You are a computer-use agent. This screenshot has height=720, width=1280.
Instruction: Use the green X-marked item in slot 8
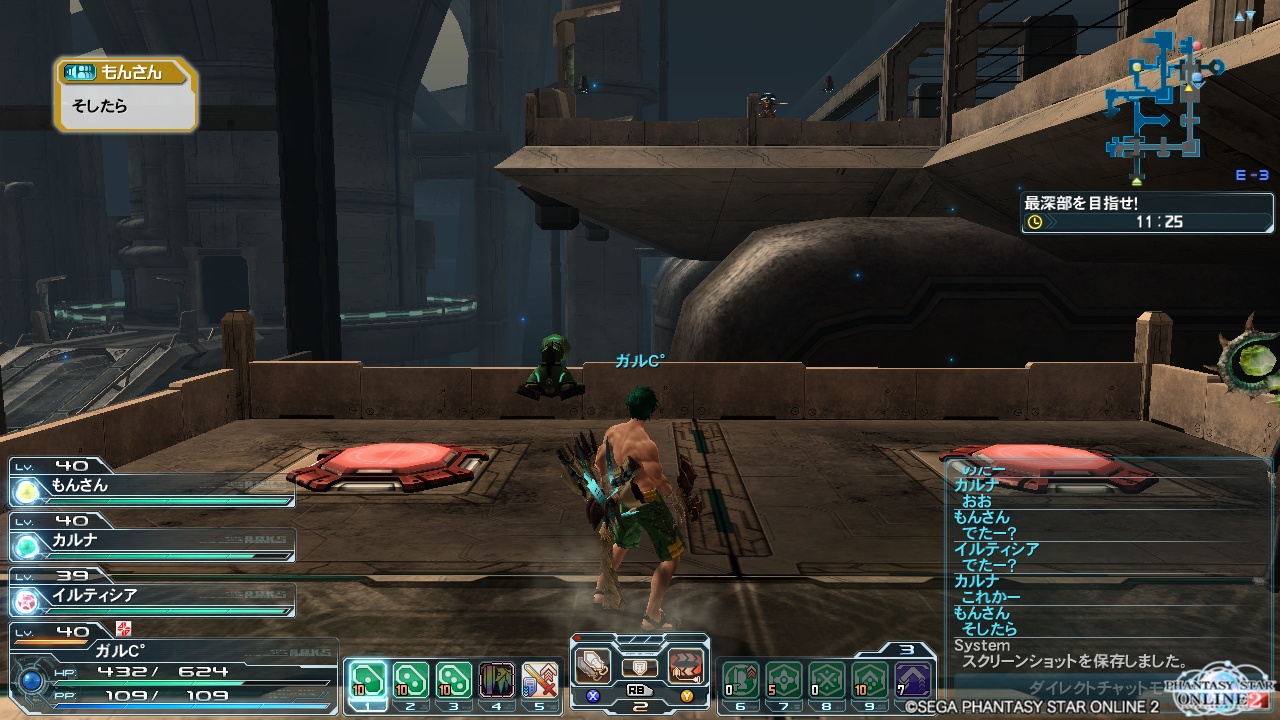click(827, 680)
